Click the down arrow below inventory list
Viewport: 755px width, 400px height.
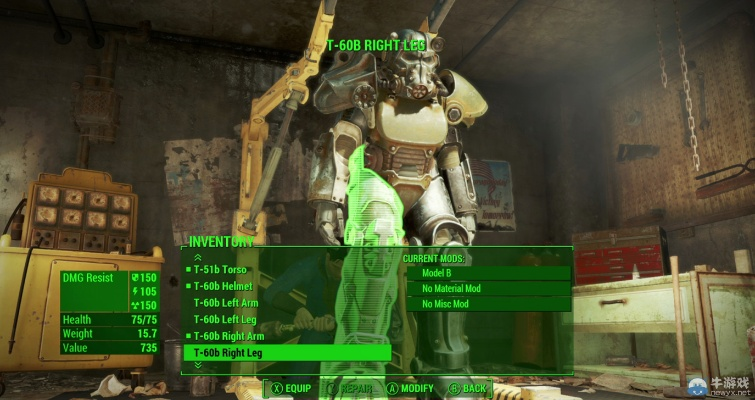point(197,365)
